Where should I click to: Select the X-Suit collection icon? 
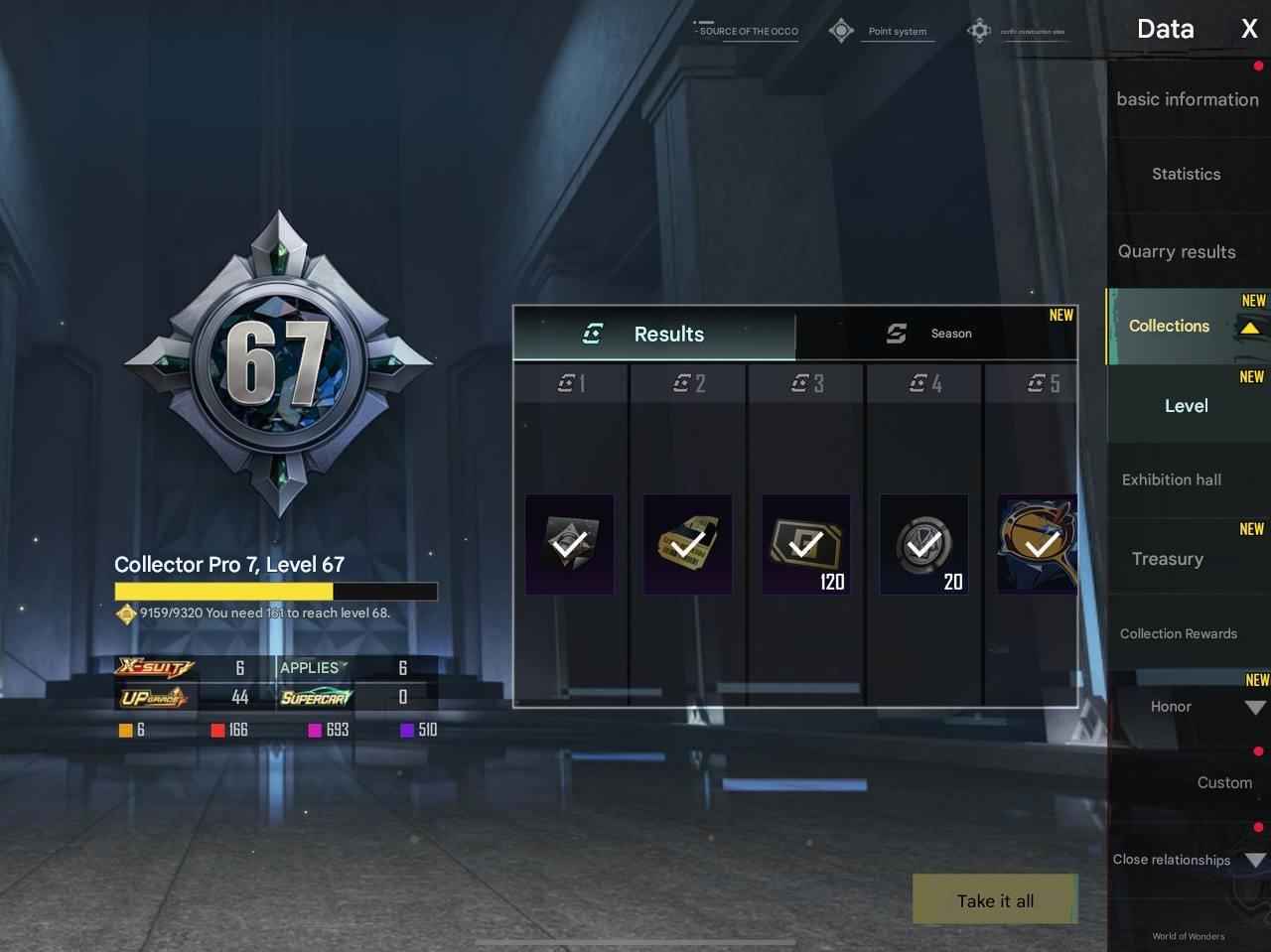click(156, 667)
